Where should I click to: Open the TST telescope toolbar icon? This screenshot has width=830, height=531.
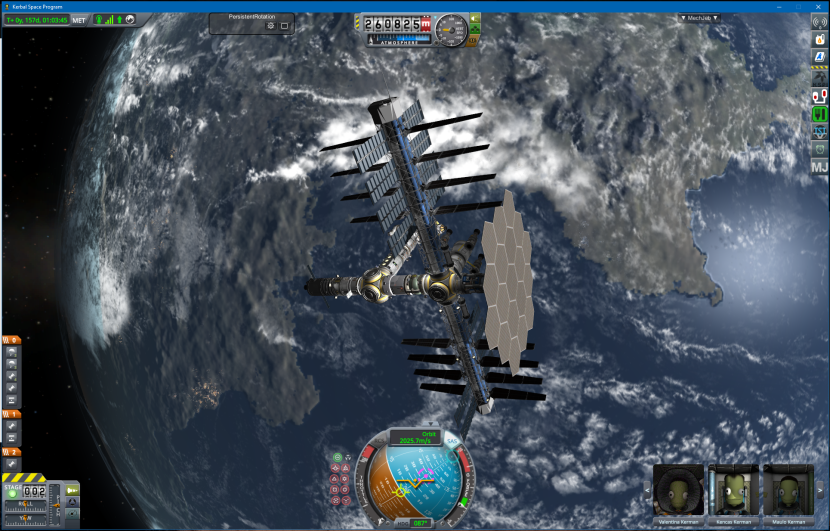pos(819,131)
